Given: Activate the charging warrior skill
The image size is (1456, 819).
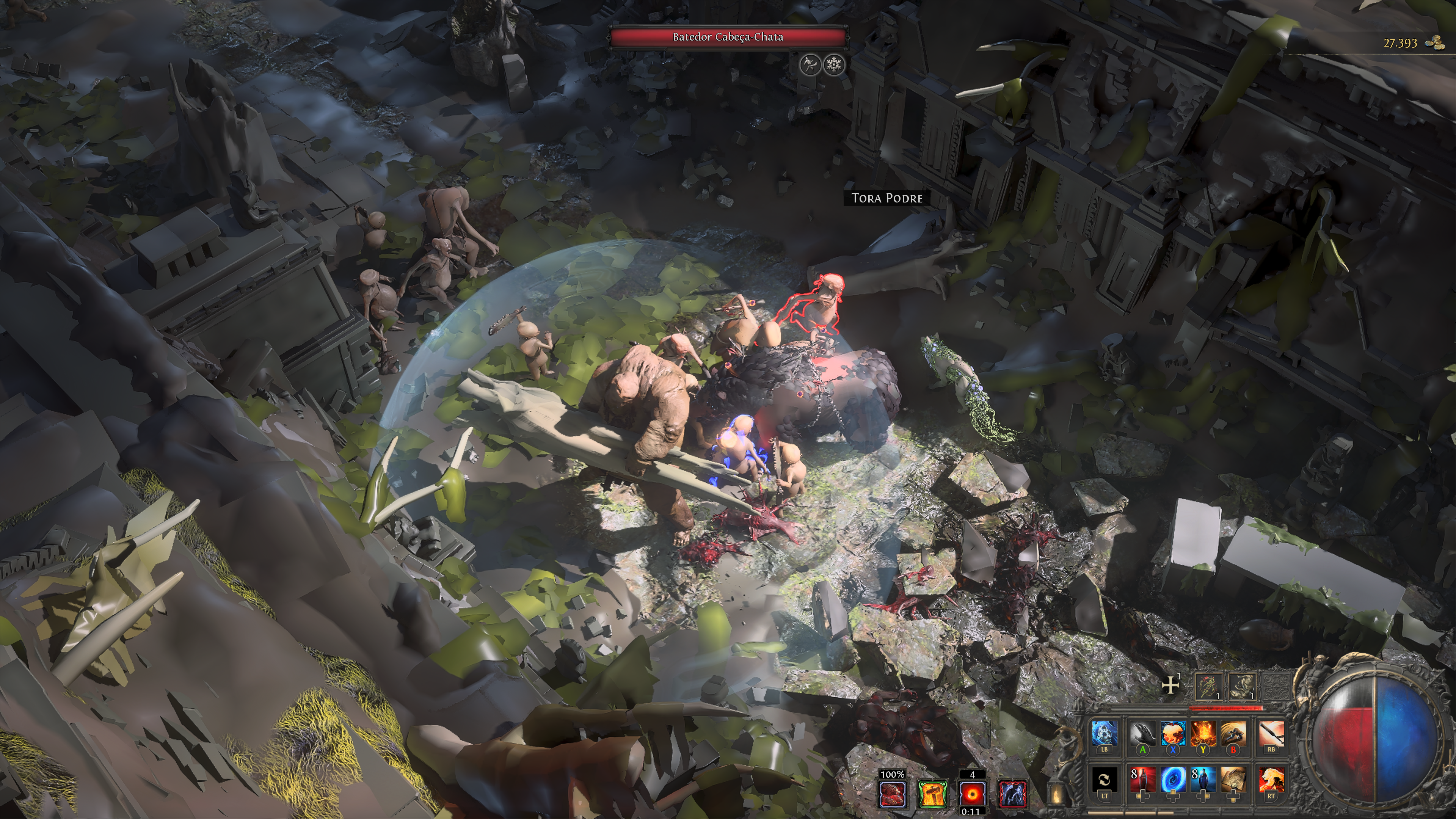Looking at the screenshot, I should 1233,734.
